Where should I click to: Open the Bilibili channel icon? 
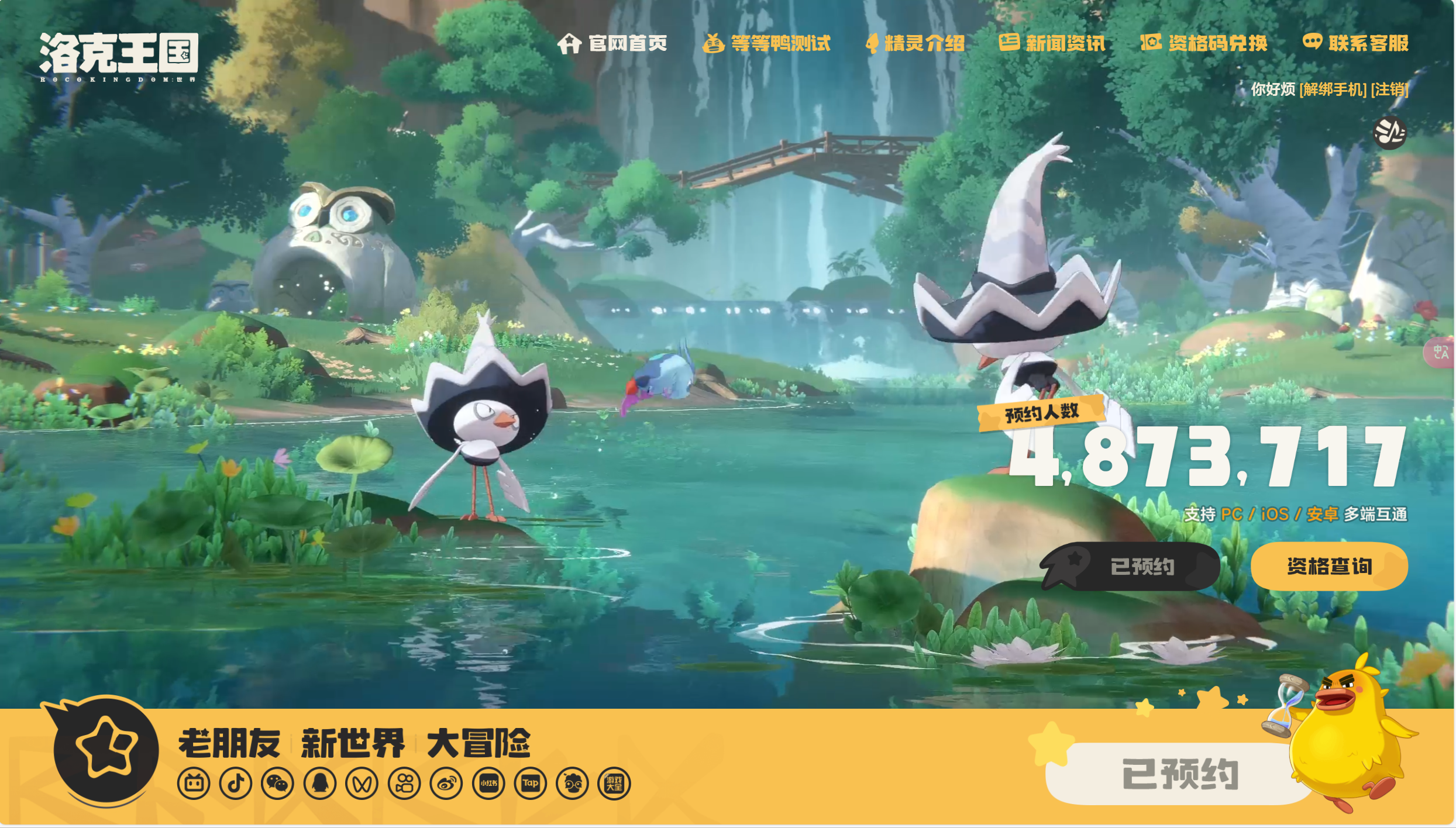click(x=195, y=782)
